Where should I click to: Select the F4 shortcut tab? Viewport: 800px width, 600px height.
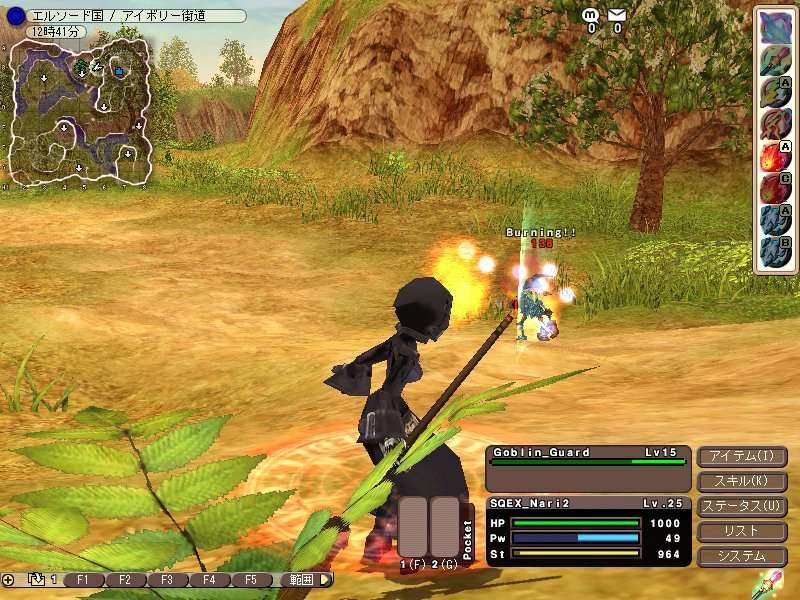click(x=209, y=580)
